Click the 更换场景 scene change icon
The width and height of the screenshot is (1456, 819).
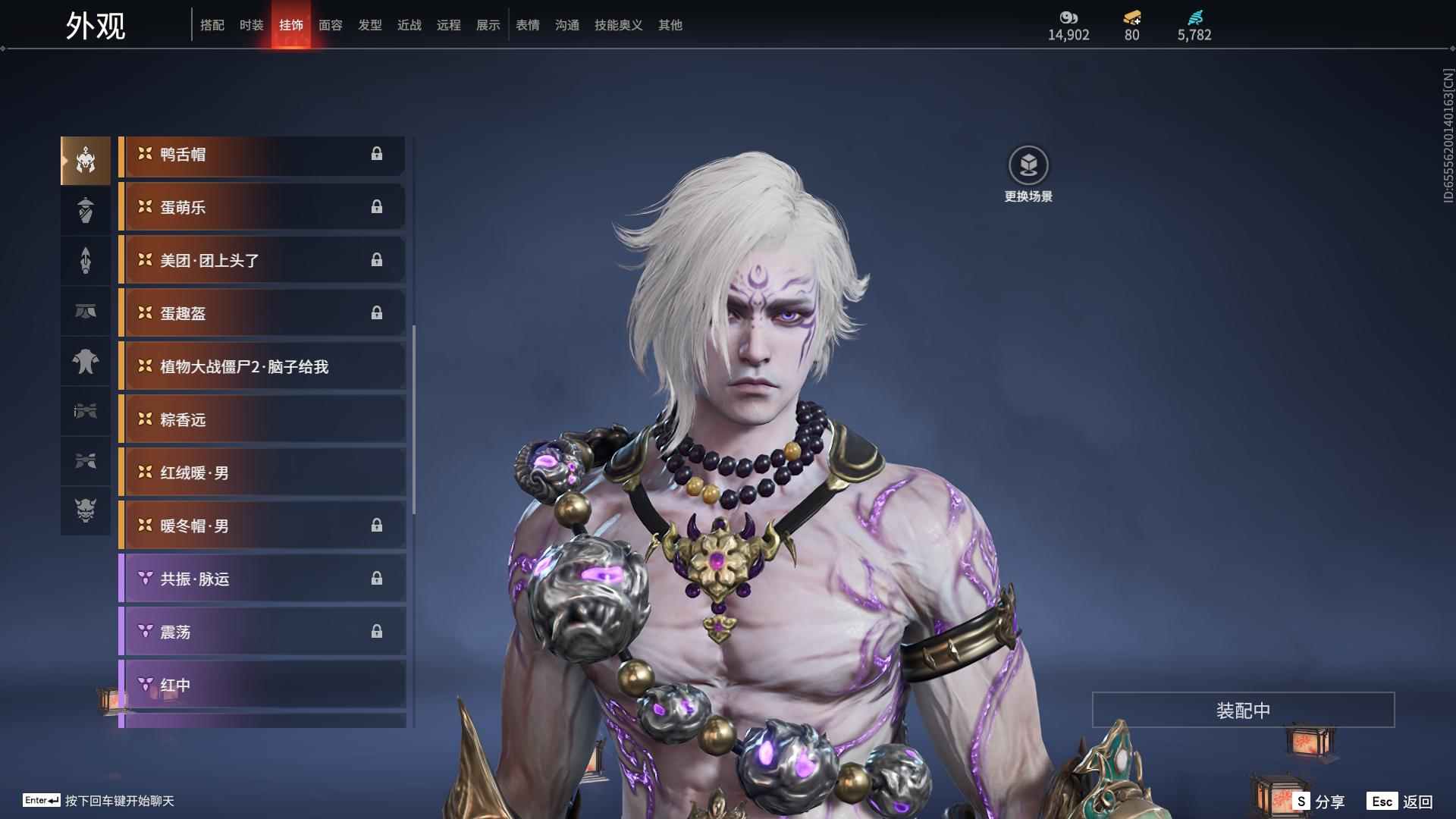(x=1028, y=165)
